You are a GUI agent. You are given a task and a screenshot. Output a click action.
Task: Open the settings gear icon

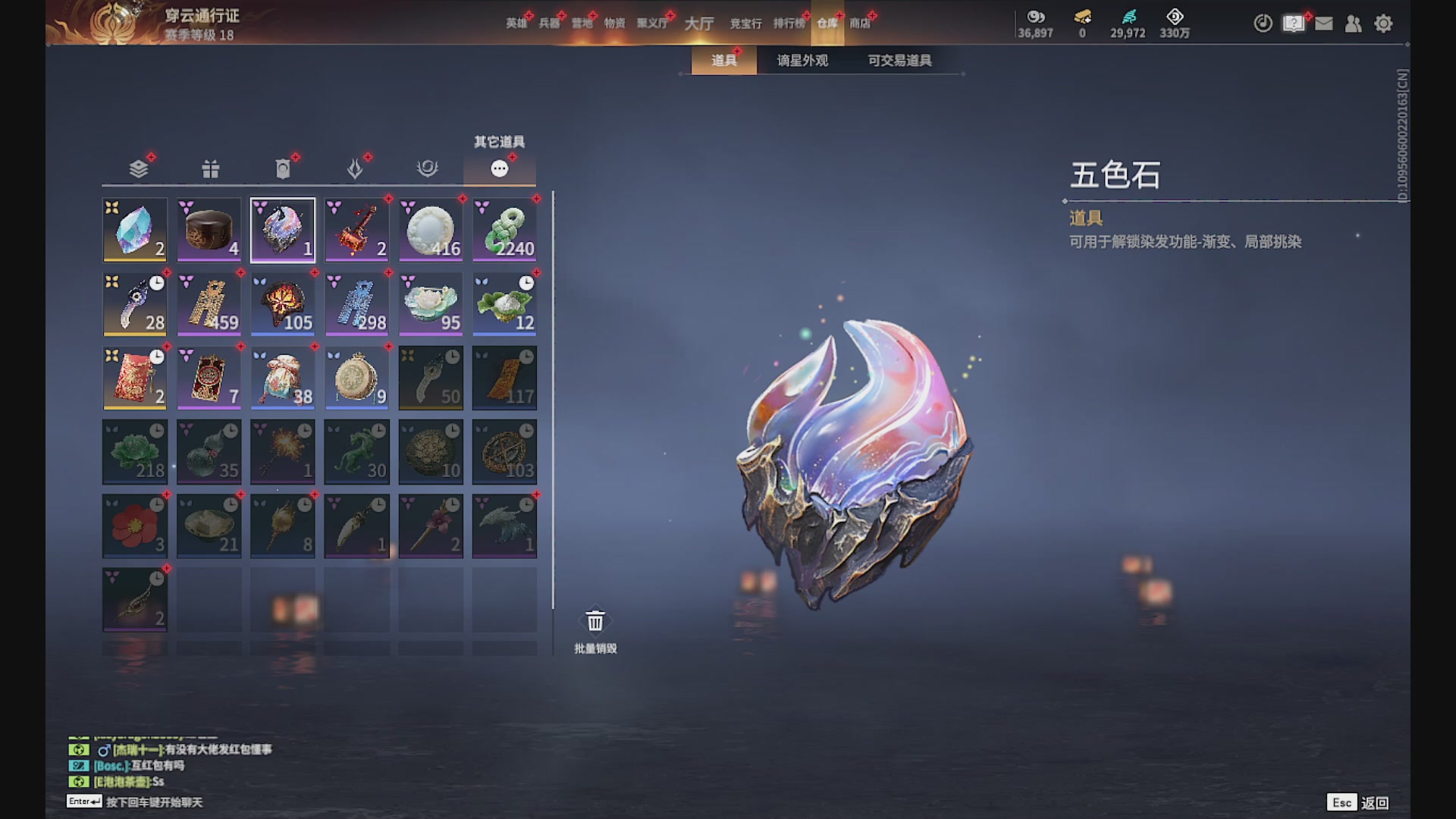point(1384,24)
